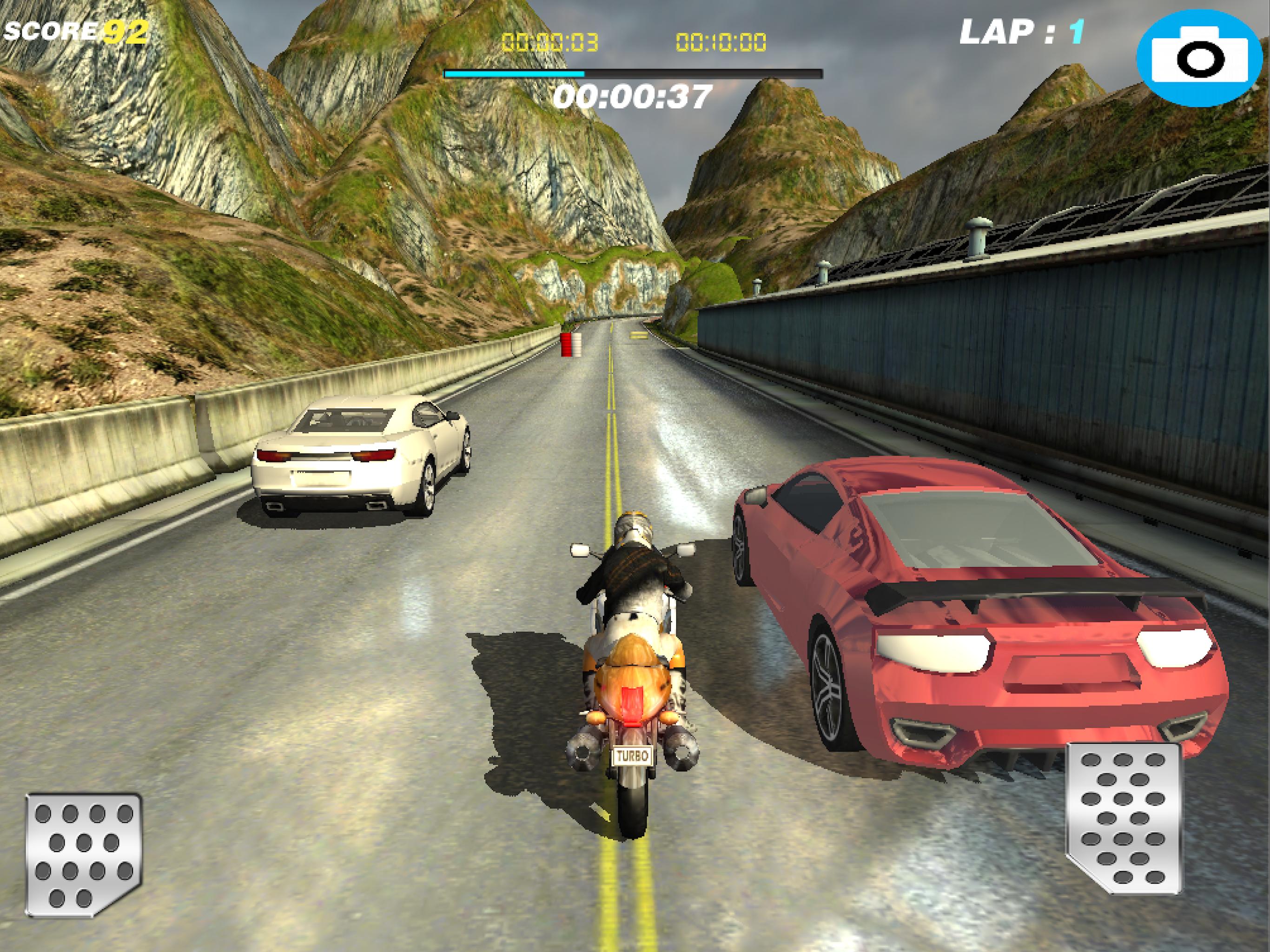
Task: Step on the tall accelerator pedal
Action: 1123,818
